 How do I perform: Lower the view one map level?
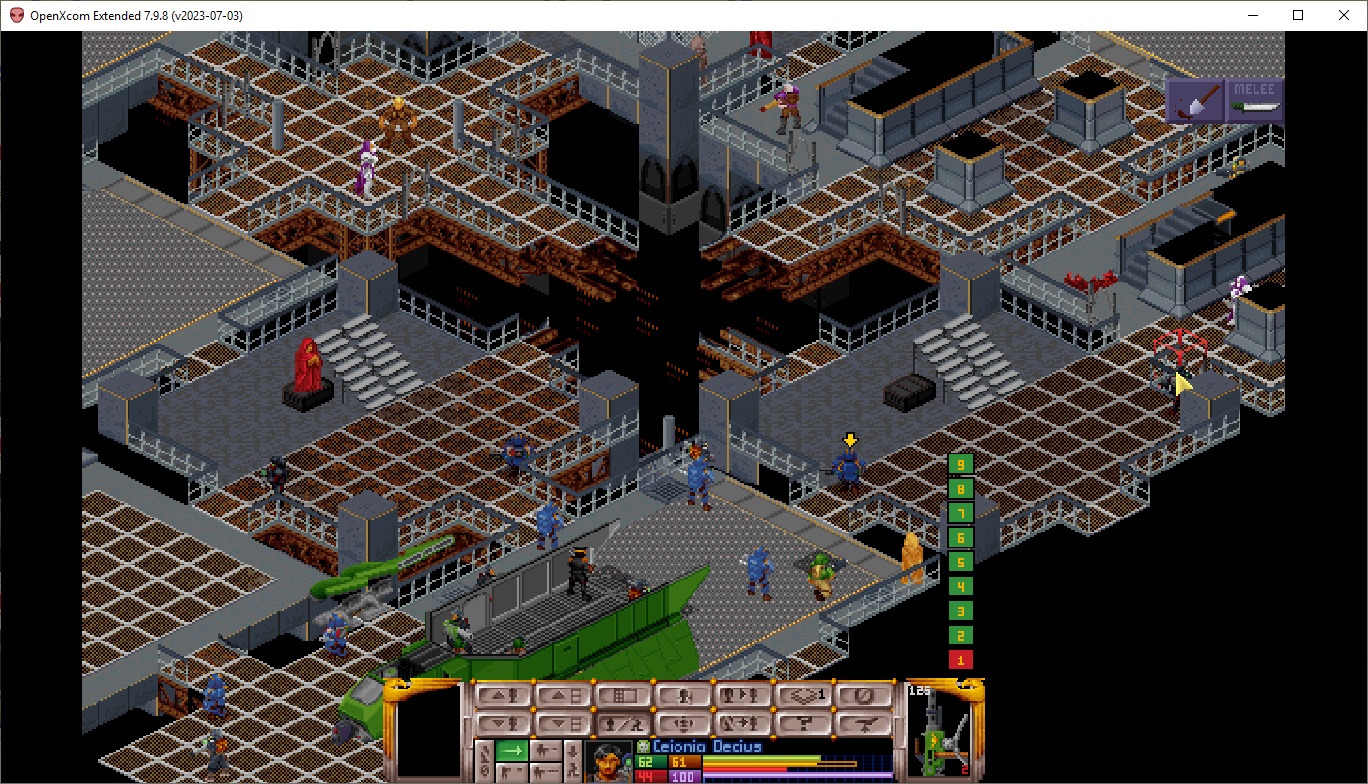click(x=563, y=723)
